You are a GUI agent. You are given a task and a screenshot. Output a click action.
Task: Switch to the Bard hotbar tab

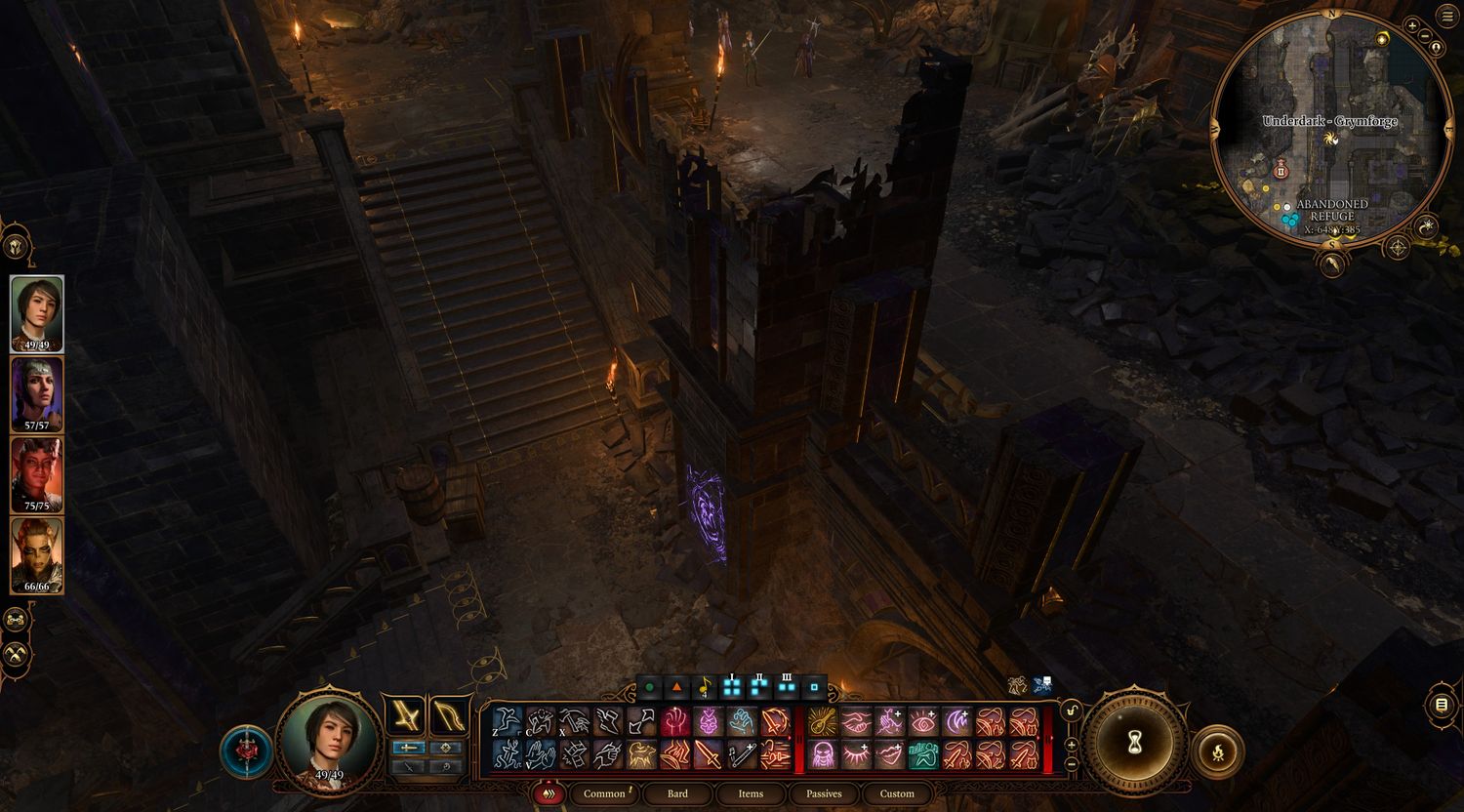click(677, 793)
